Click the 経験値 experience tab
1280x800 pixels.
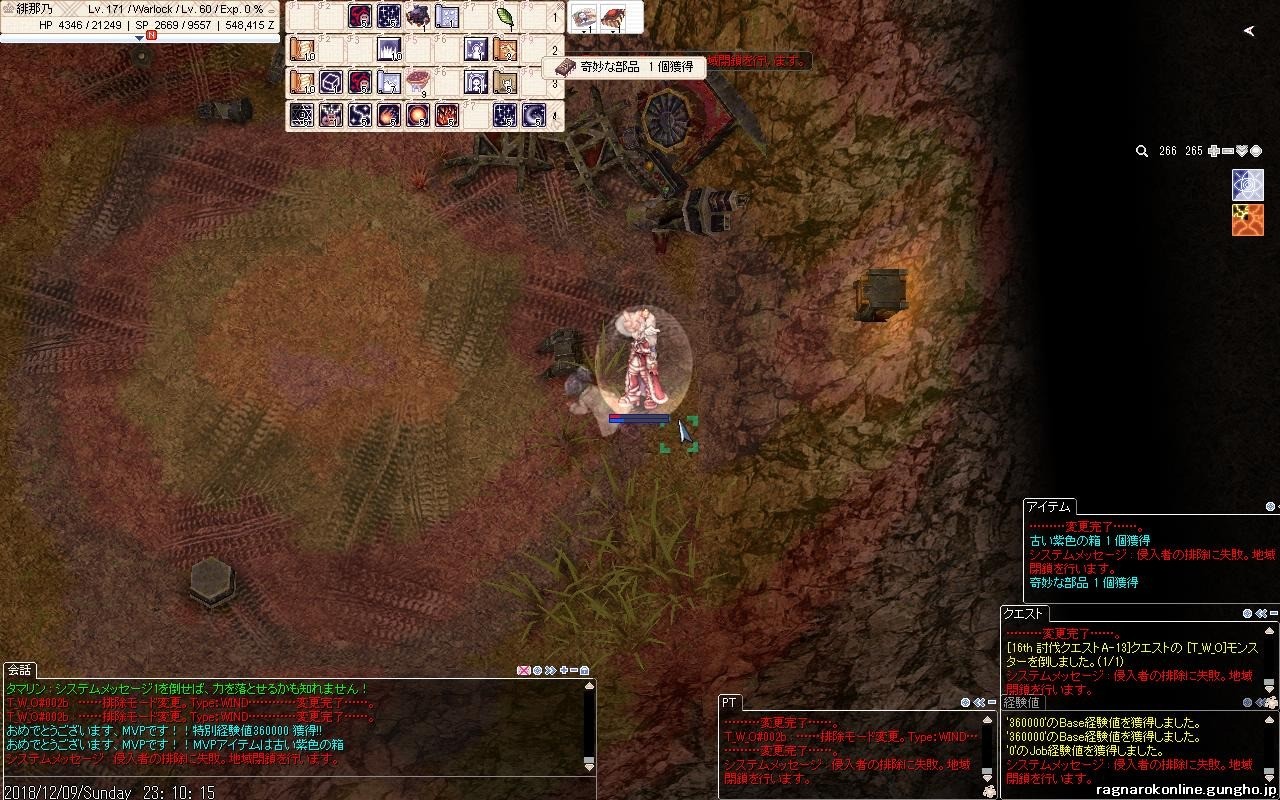[1022, 703]
